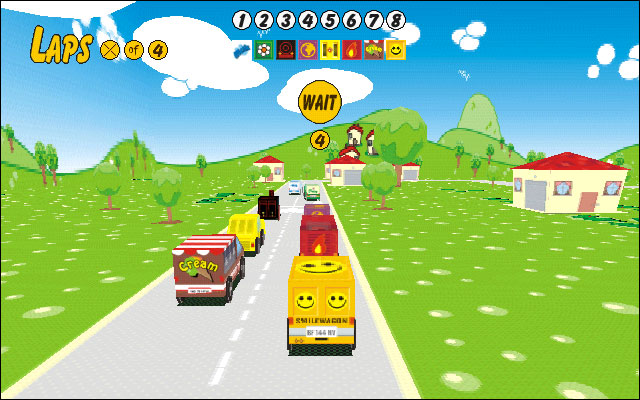
Task: Click the black and red target racer icon
Action: [285, 49]
